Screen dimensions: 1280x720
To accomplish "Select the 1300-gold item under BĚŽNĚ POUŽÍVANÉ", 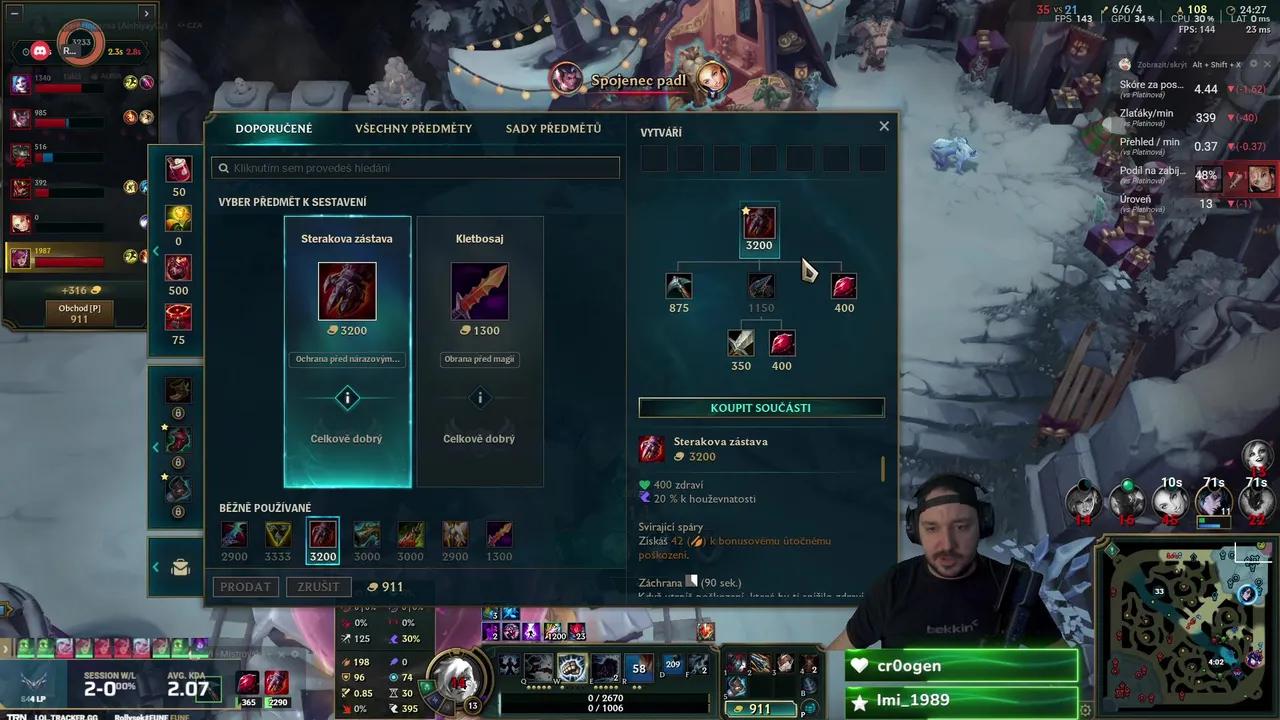I will point(499,533).
